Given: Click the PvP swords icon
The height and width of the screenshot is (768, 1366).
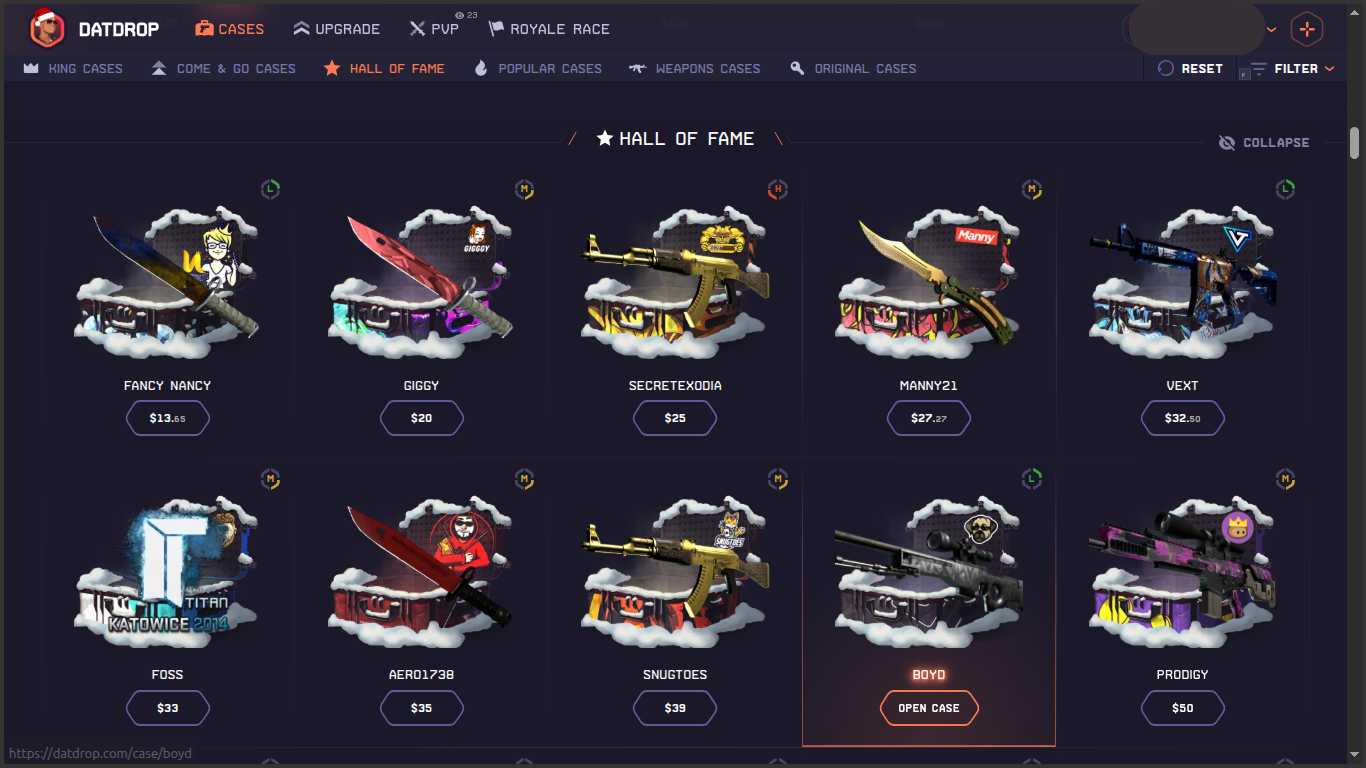Looking at the screenshot, I should [419, 28].
